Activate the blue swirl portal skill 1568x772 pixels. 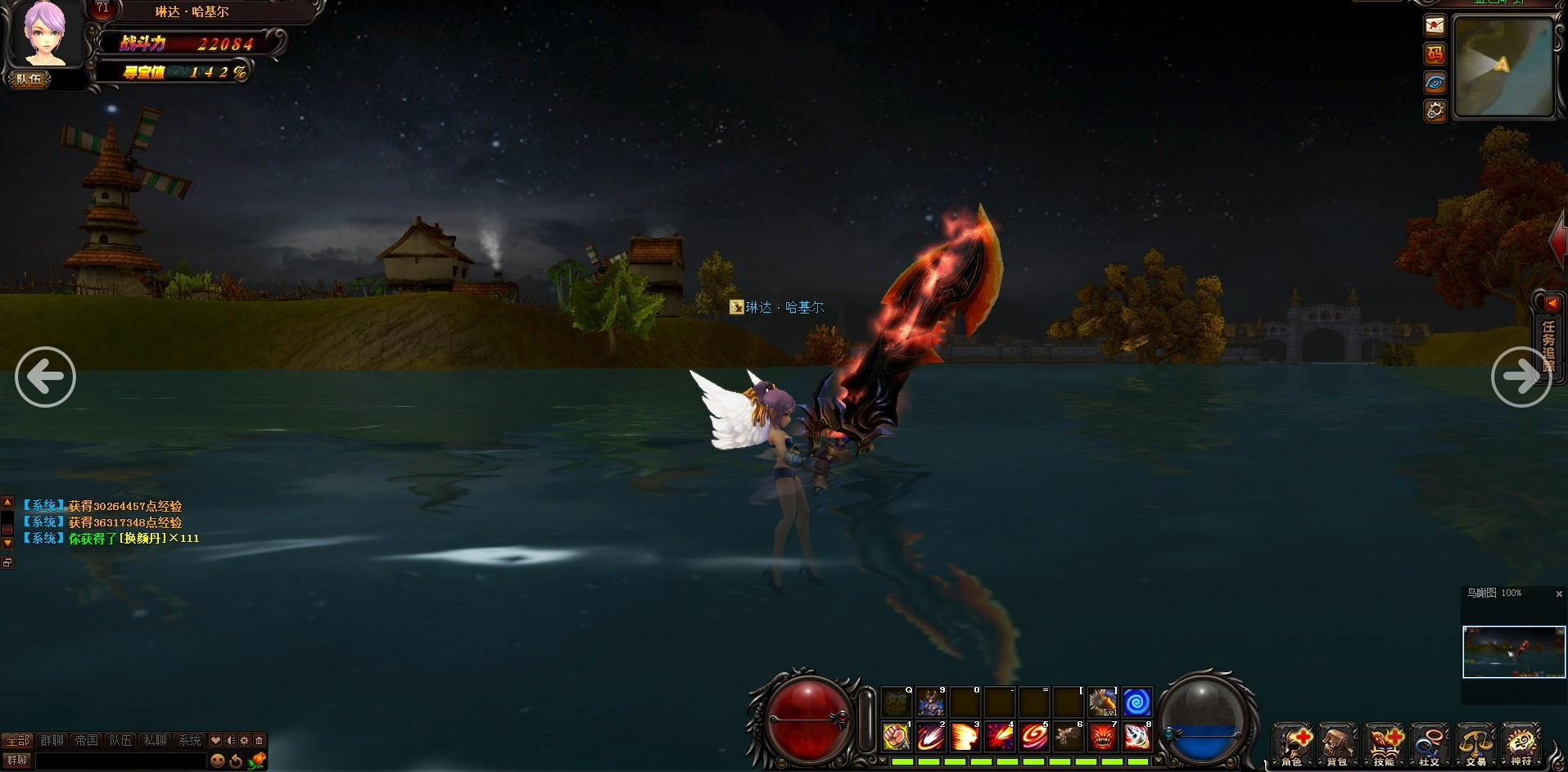pos(1136,702)
